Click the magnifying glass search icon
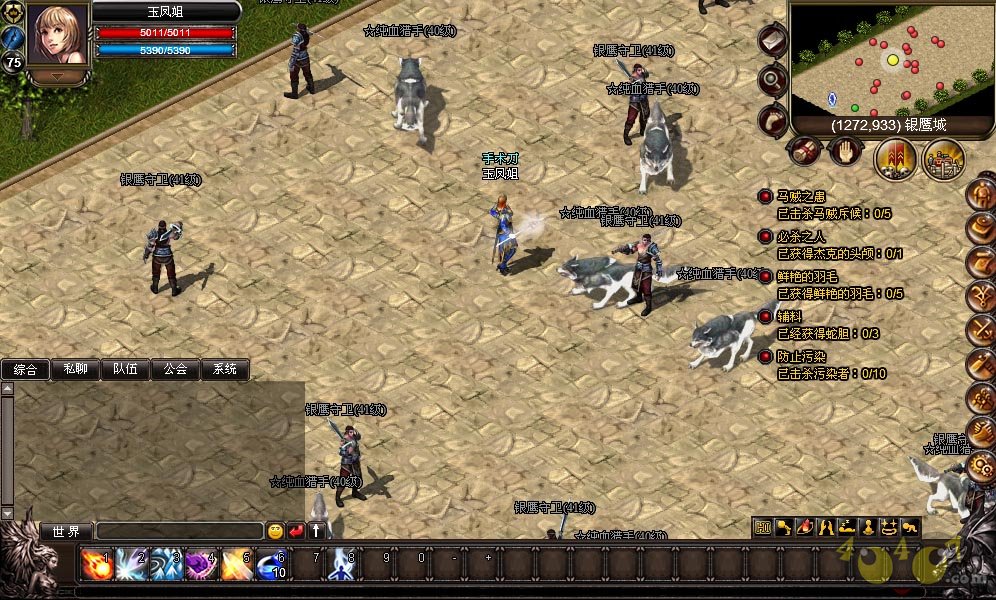The height and width of the screenshot is (600, 996). coord(772,79)
